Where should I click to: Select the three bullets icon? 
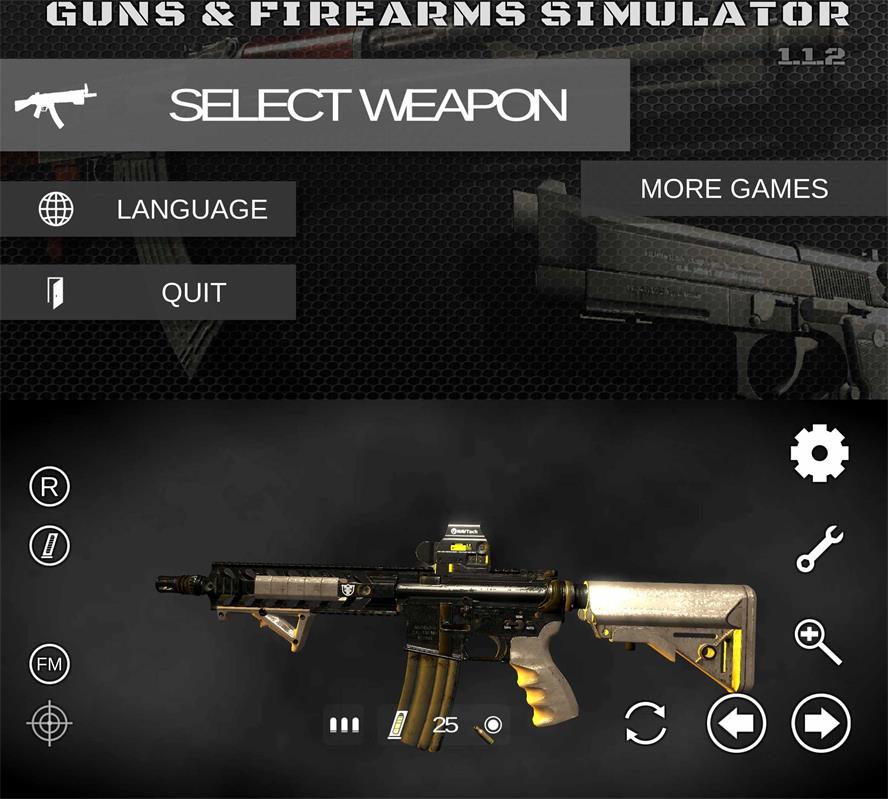point(344,725)
